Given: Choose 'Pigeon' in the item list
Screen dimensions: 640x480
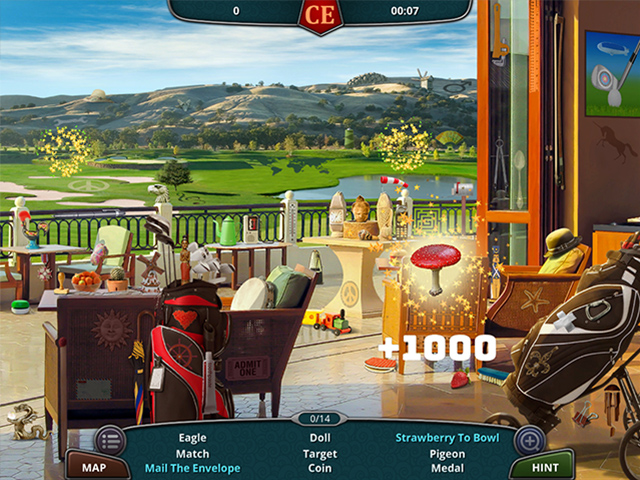Looking at the screenshot, I should pyautogui.click(x=447, y=453).
